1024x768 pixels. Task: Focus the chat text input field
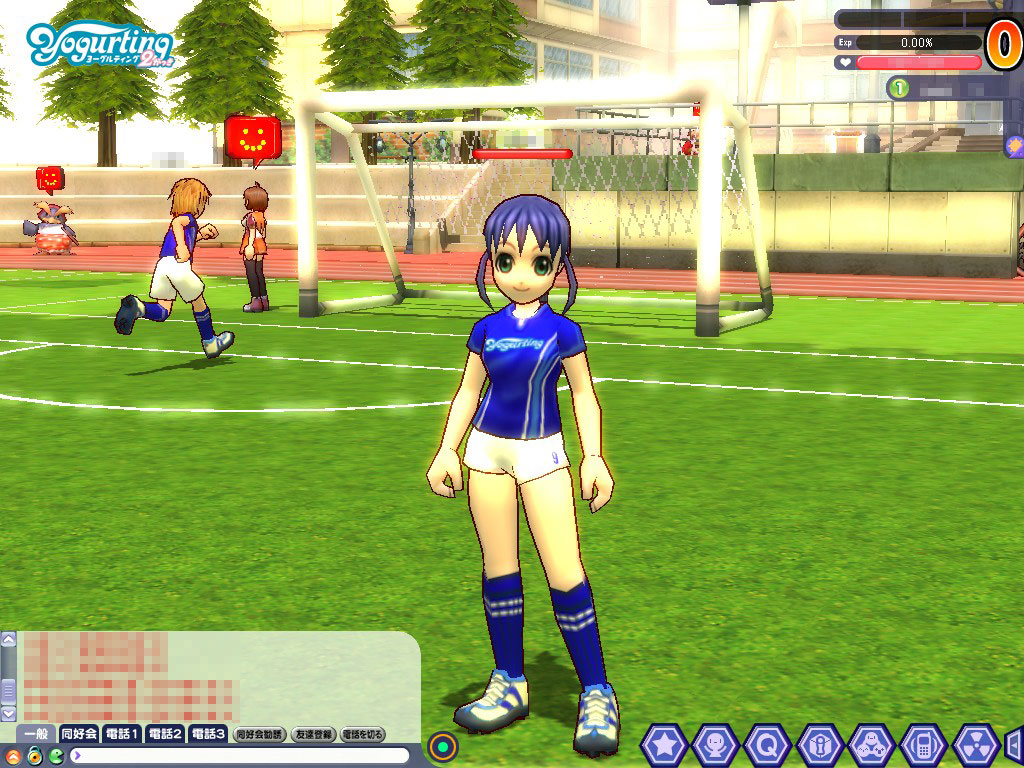[x=240, y=755]
